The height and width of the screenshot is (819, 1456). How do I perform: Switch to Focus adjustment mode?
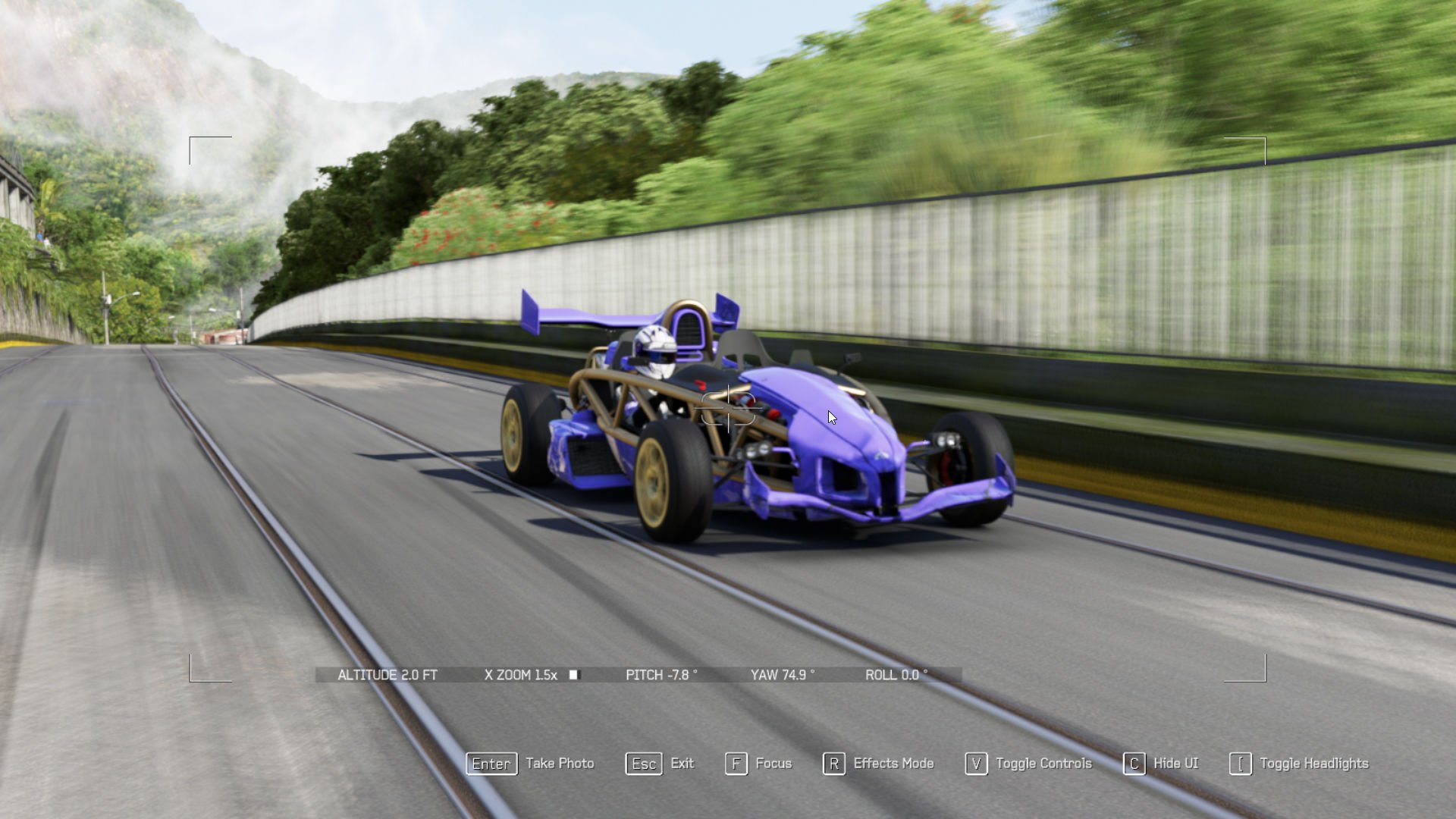point(773,764)
